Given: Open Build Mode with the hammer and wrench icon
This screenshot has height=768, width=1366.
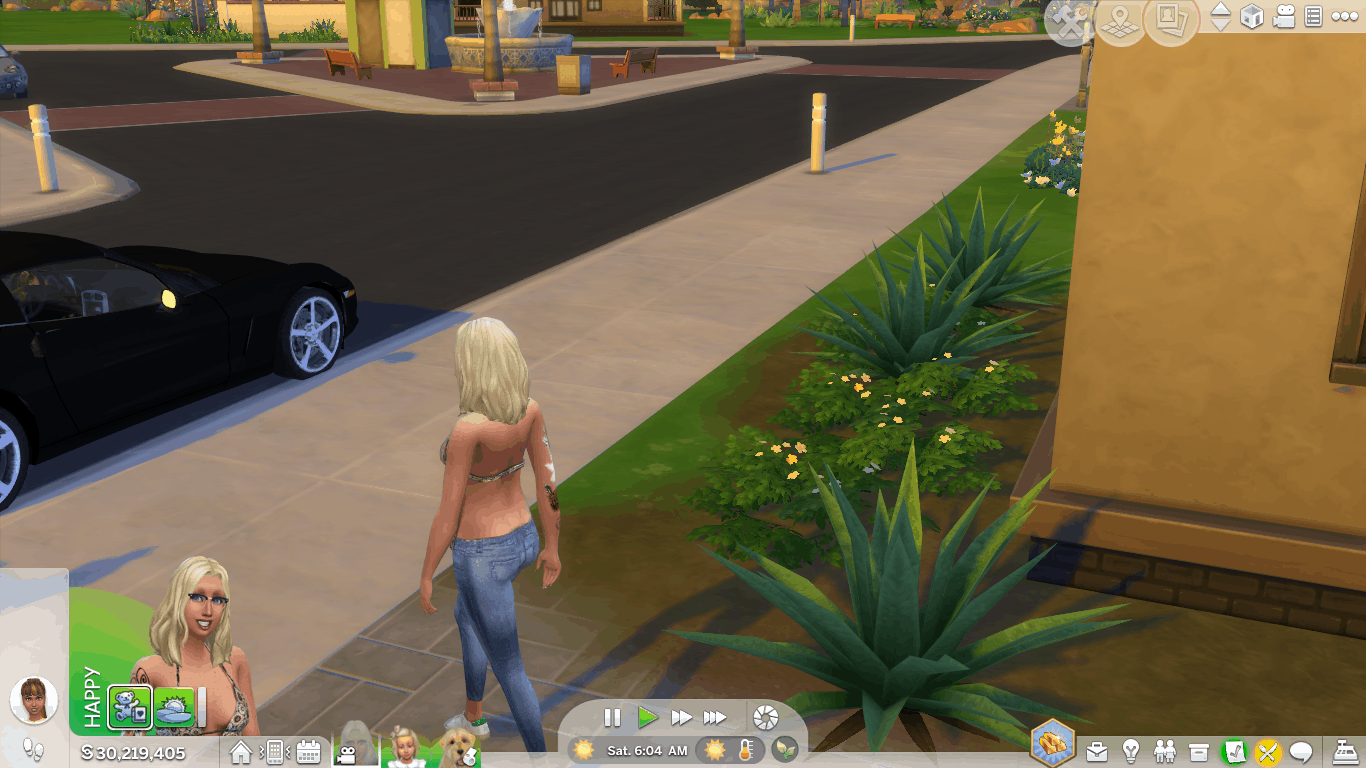Looking at the screenshot, I should [1069, 22].
